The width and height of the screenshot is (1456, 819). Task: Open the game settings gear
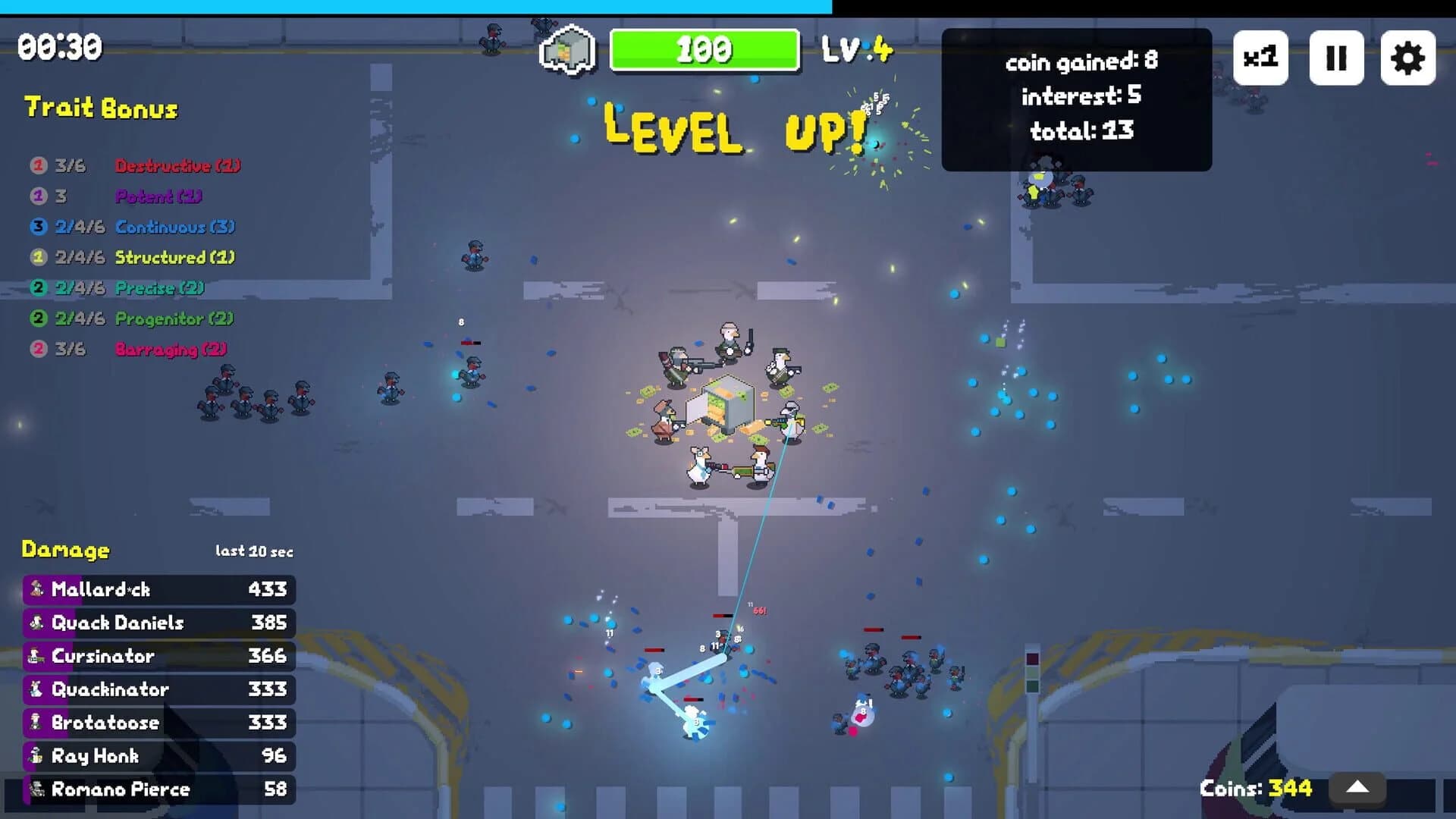1409,57
